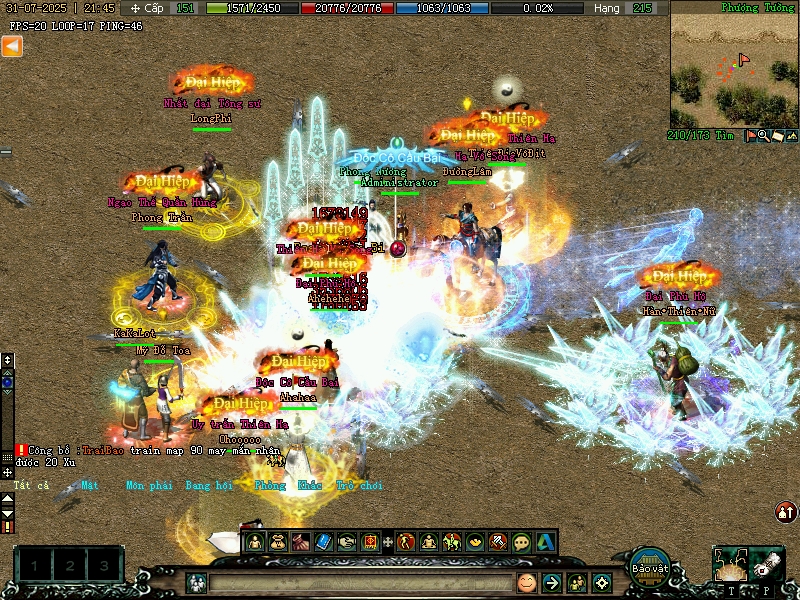This screenshot has height=600, width=800.
Task: Send chat with the yellow arrow button
Action: pyautogui.click(x=551, y=582)
